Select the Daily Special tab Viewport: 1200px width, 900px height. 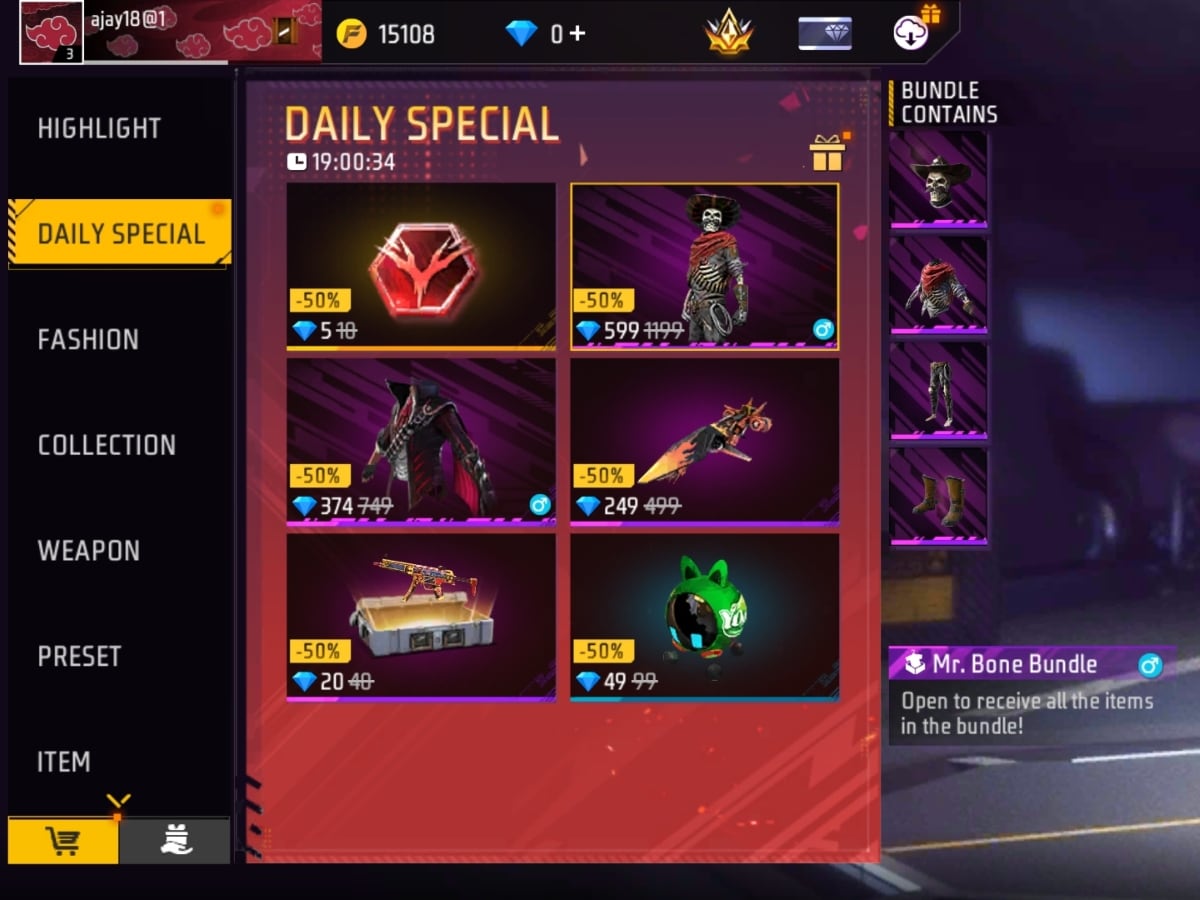click(x=120, y=234)
